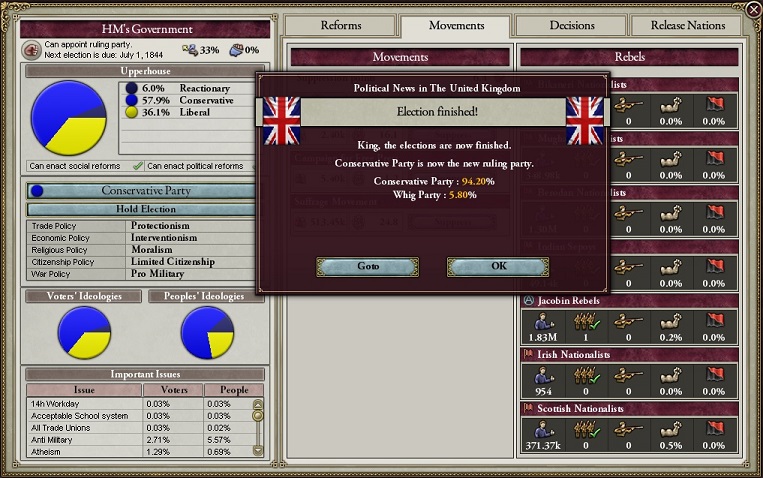Confirm the election result with OK
This screenshot has height=478, width=763.
click(x=498, y=266)
